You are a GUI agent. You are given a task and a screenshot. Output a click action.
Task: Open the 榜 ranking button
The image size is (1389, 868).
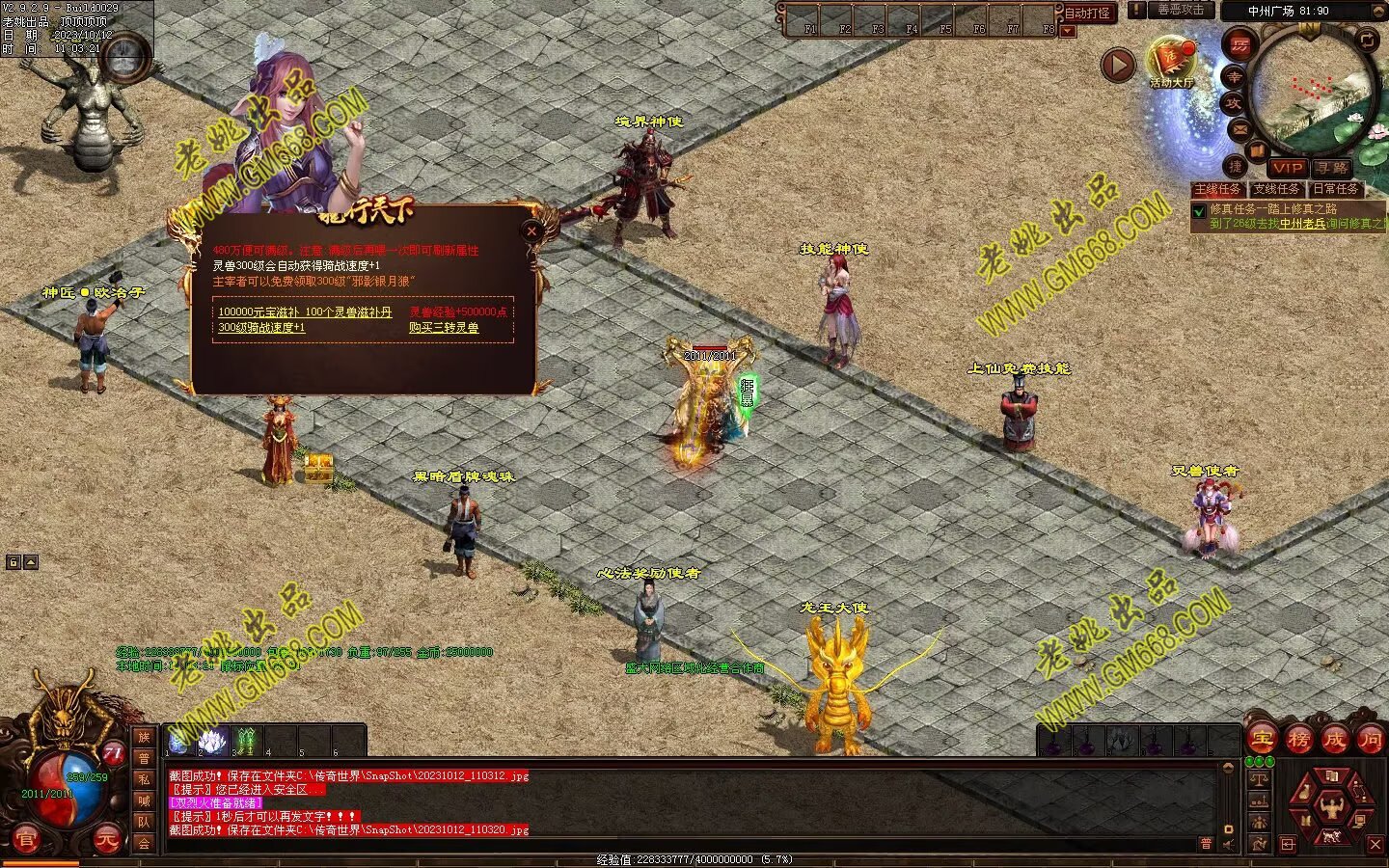click(x=1299, y=740)
